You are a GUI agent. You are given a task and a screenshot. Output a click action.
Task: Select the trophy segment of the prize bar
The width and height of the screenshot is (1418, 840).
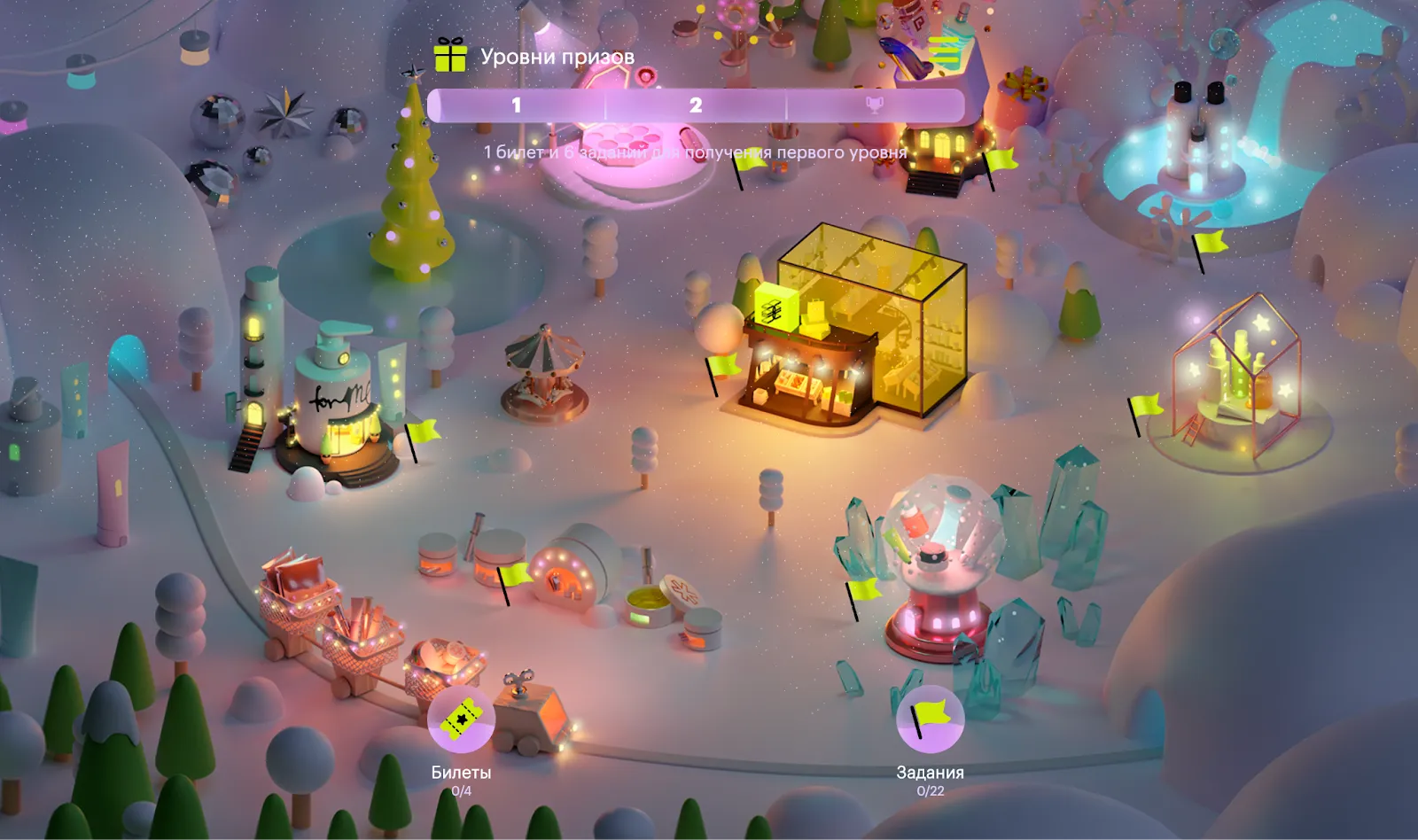pyautogui.click(x=874, y=105)
